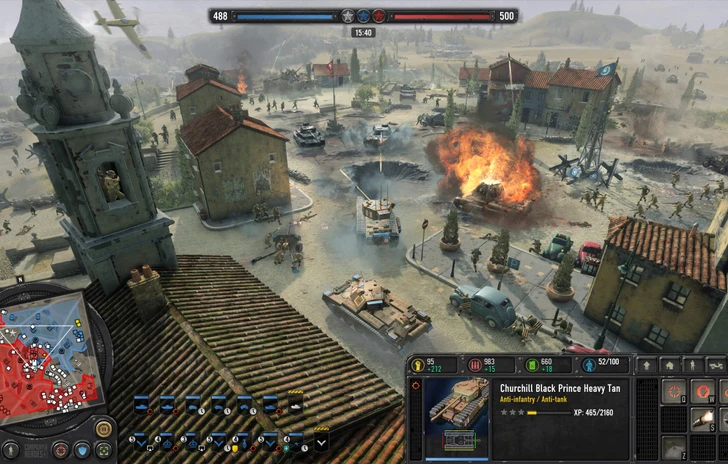This screenshot has width=728, height=464.
Task: Activate the ability slot with hotkey Z
Action: 675,447
